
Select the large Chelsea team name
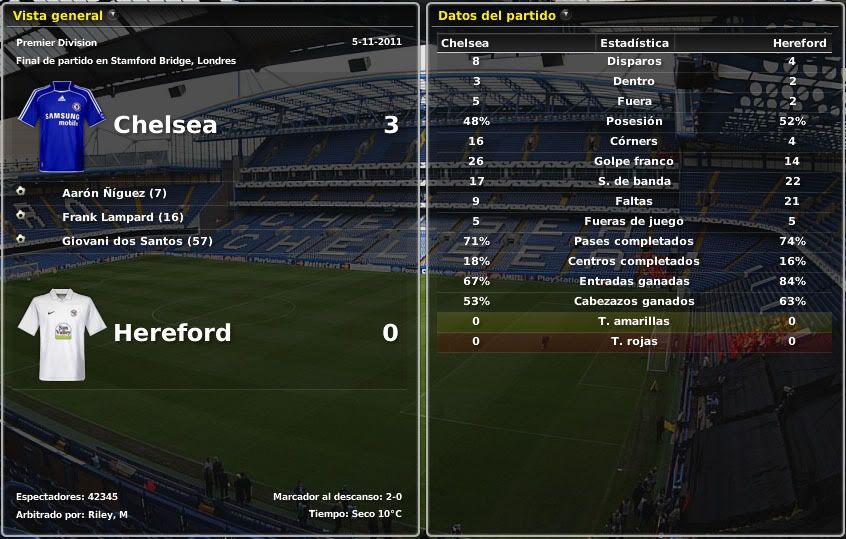coord(165,125)
